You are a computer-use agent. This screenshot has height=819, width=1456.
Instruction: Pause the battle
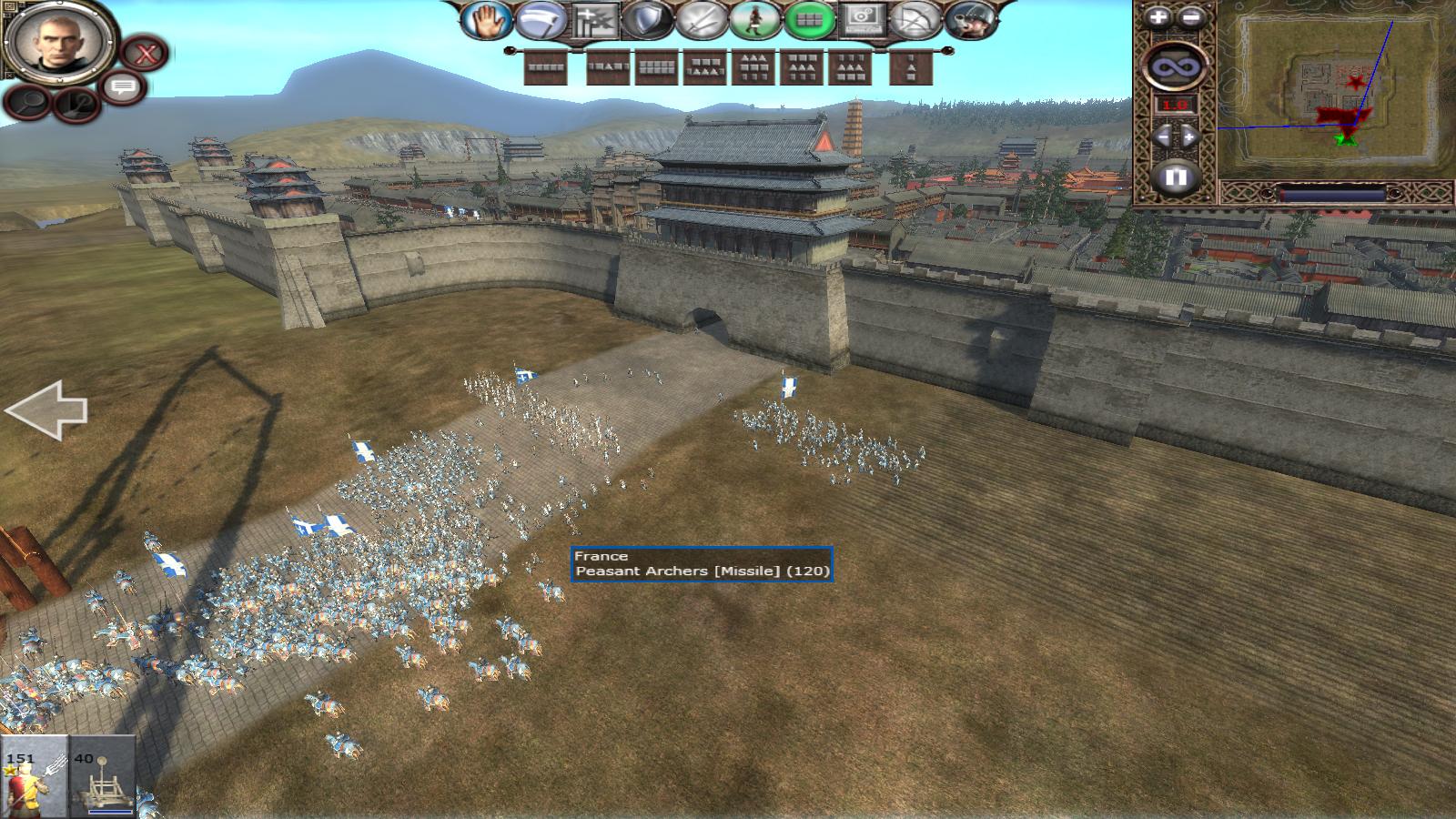[1175, 177]
